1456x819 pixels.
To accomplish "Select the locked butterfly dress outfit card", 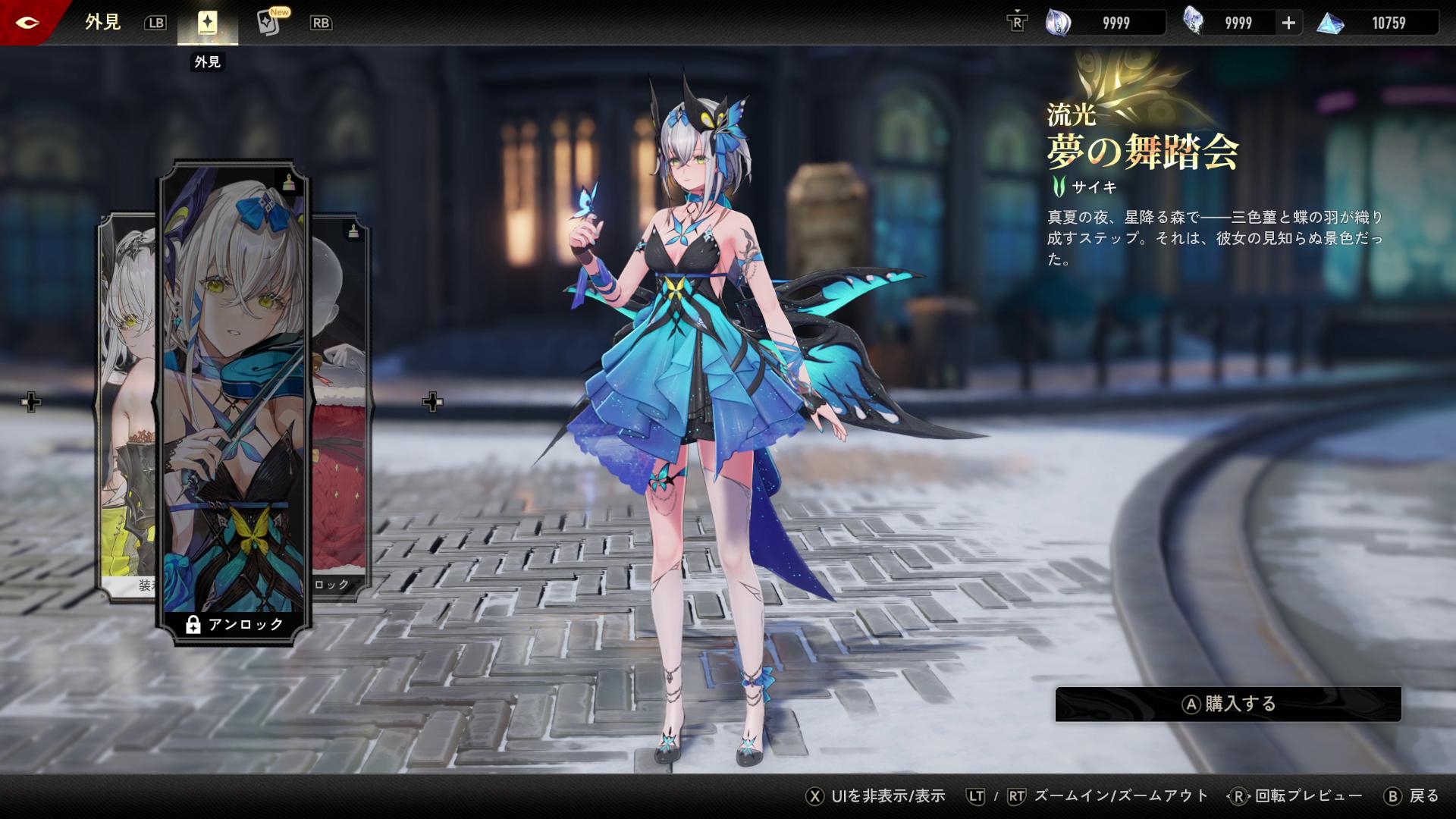I will pos(234,394).
